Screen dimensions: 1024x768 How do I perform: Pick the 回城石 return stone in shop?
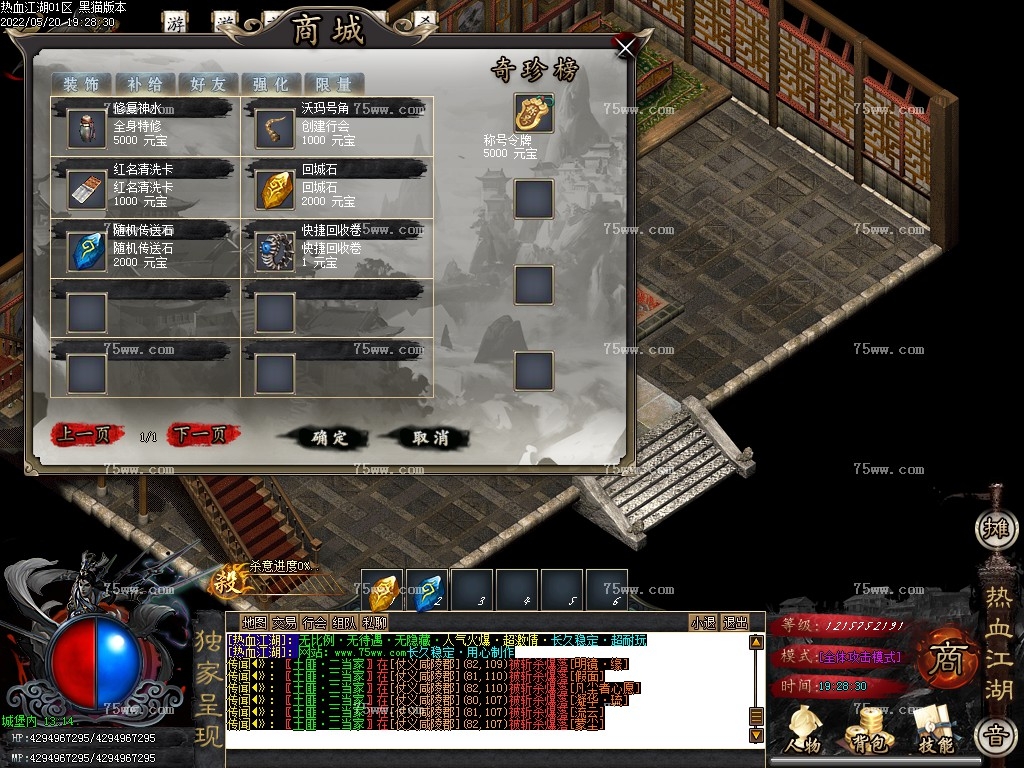(x=275, y=190)
